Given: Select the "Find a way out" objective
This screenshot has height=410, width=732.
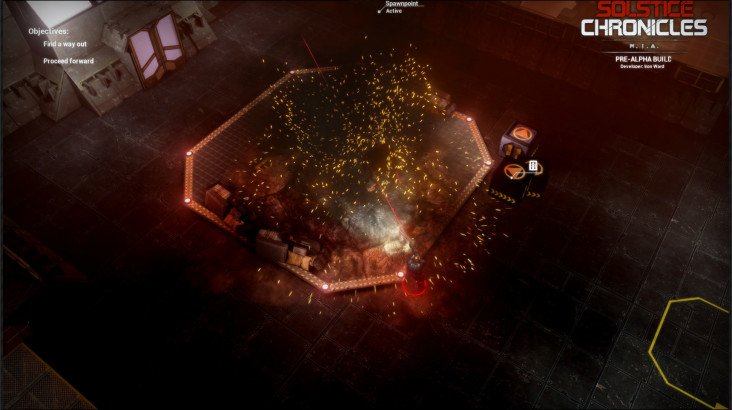Looking at the screenshot, I should coord(63,44).
